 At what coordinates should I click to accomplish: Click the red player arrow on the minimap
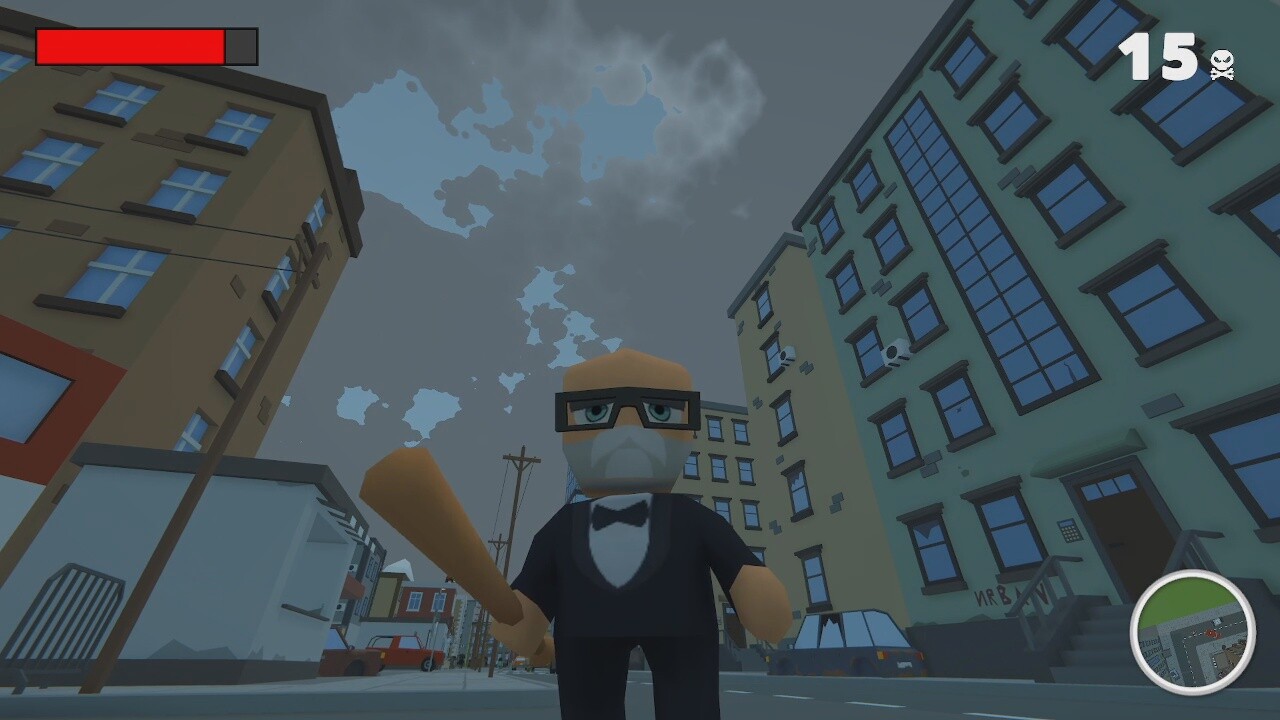(x=1212, y=633)
